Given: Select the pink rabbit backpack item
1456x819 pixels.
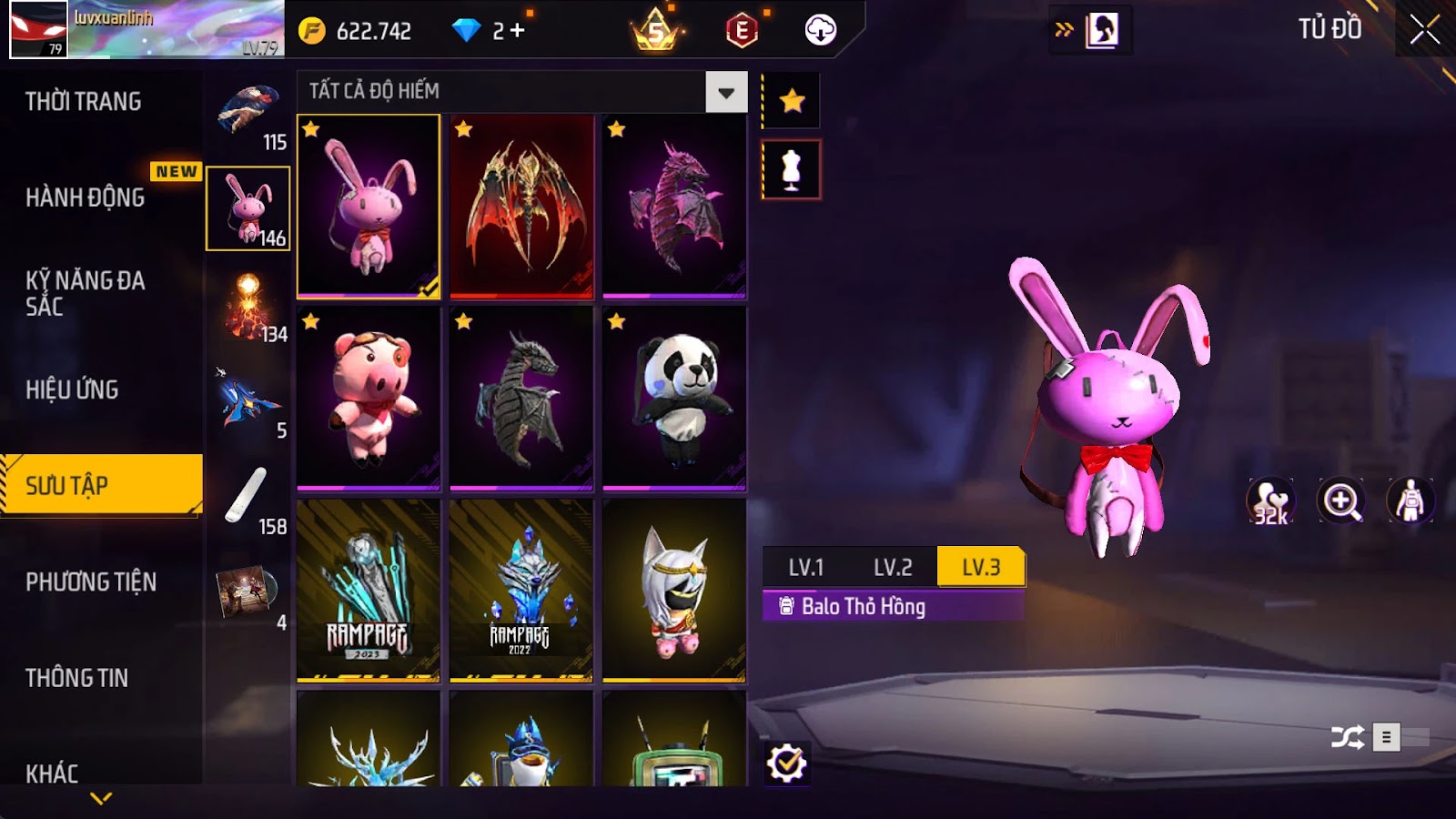Looking at the screenshot, I should [369, 206].
